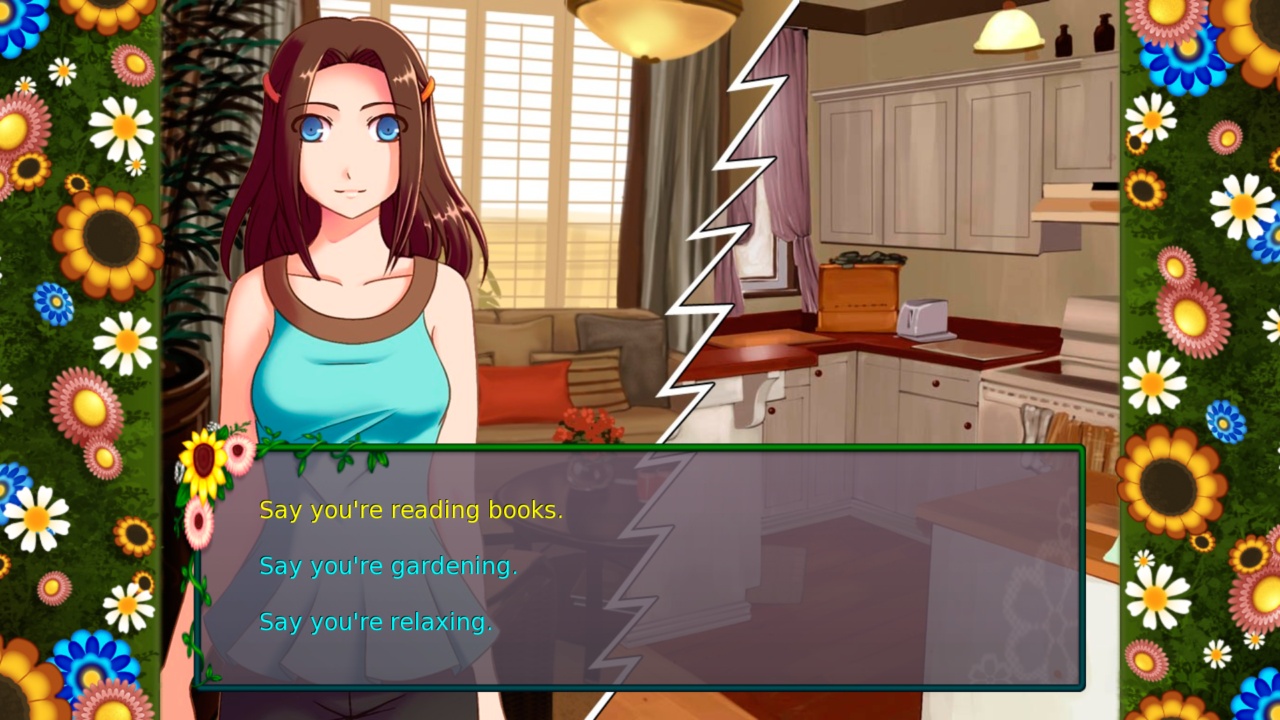Pick the "Say you're relaxing." choice
The height and width of the screenshot is (720, 1280).
(376, 622)
